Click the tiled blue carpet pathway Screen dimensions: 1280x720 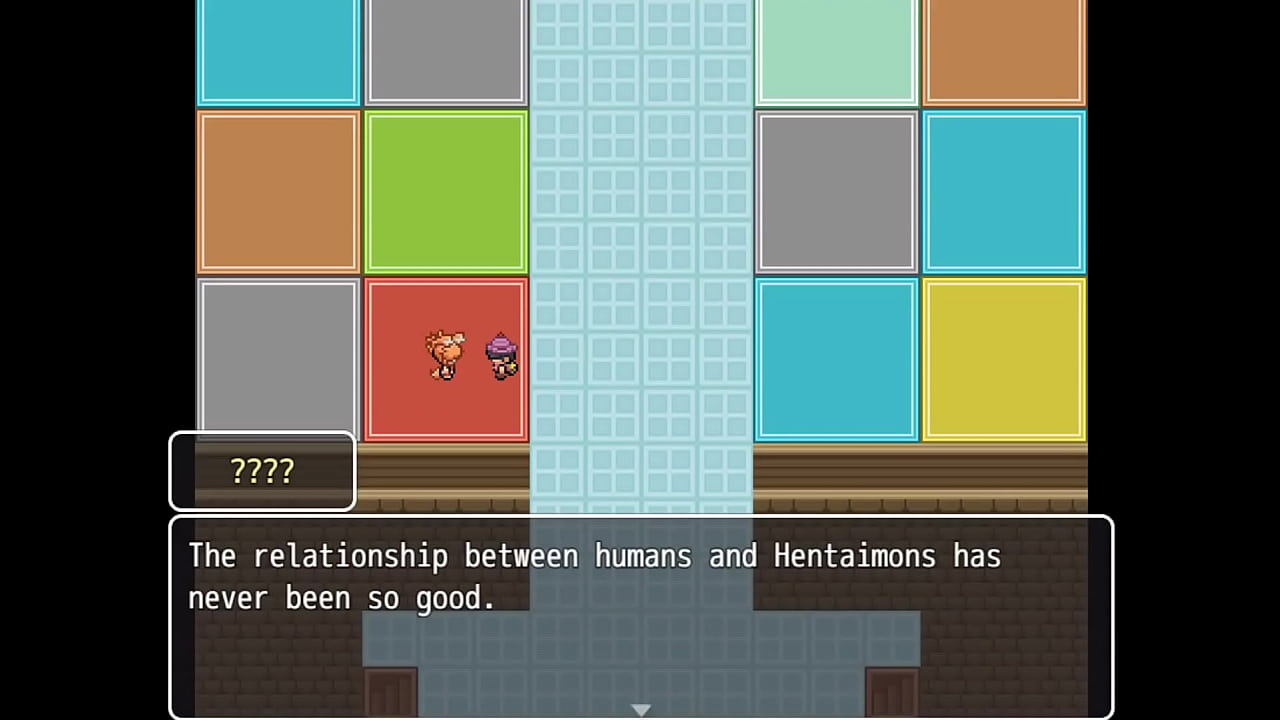tap(640, 250)
